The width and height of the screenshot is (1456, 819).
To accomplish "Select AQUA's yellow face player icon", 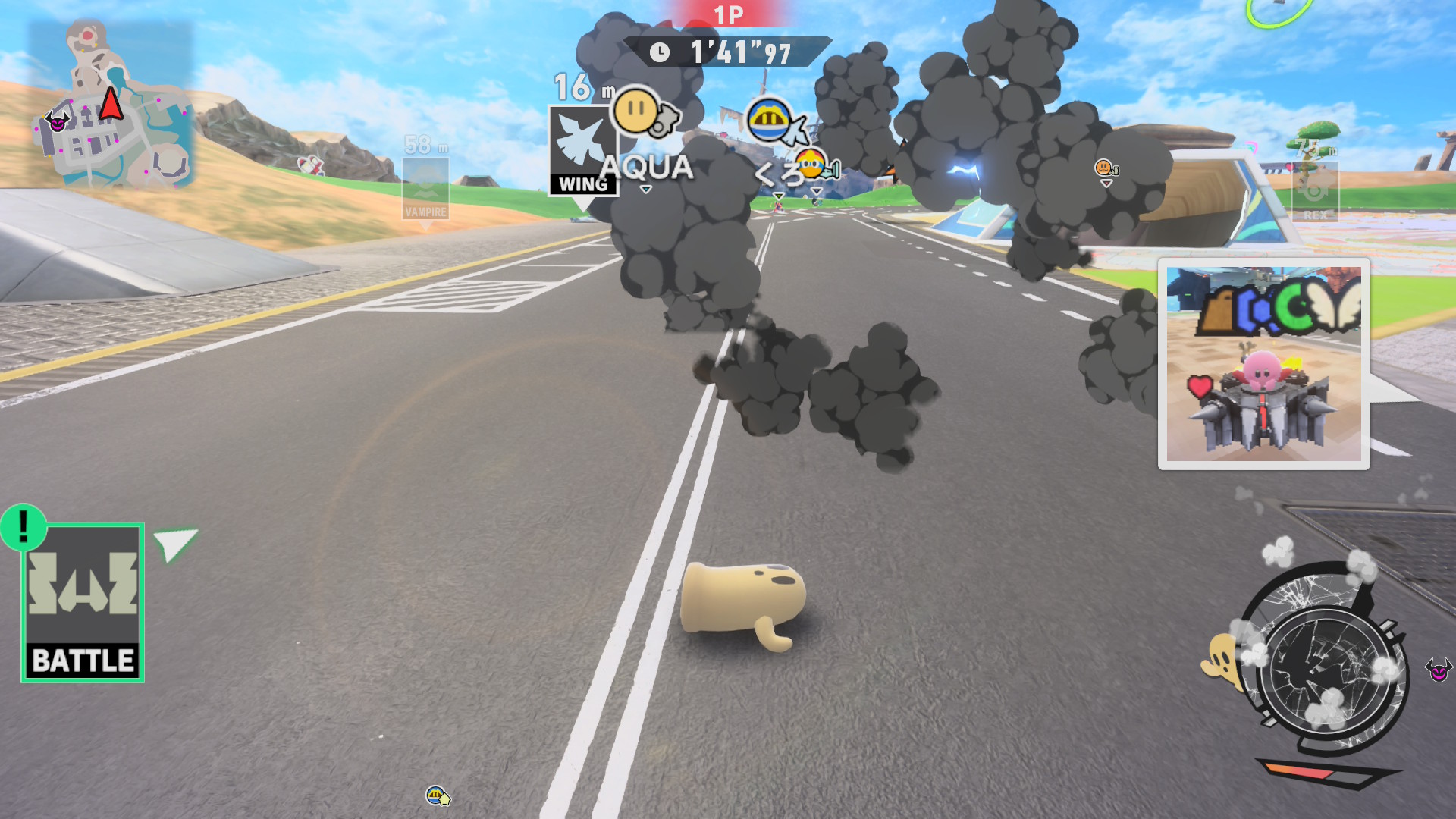I will (x=636, y=111).
